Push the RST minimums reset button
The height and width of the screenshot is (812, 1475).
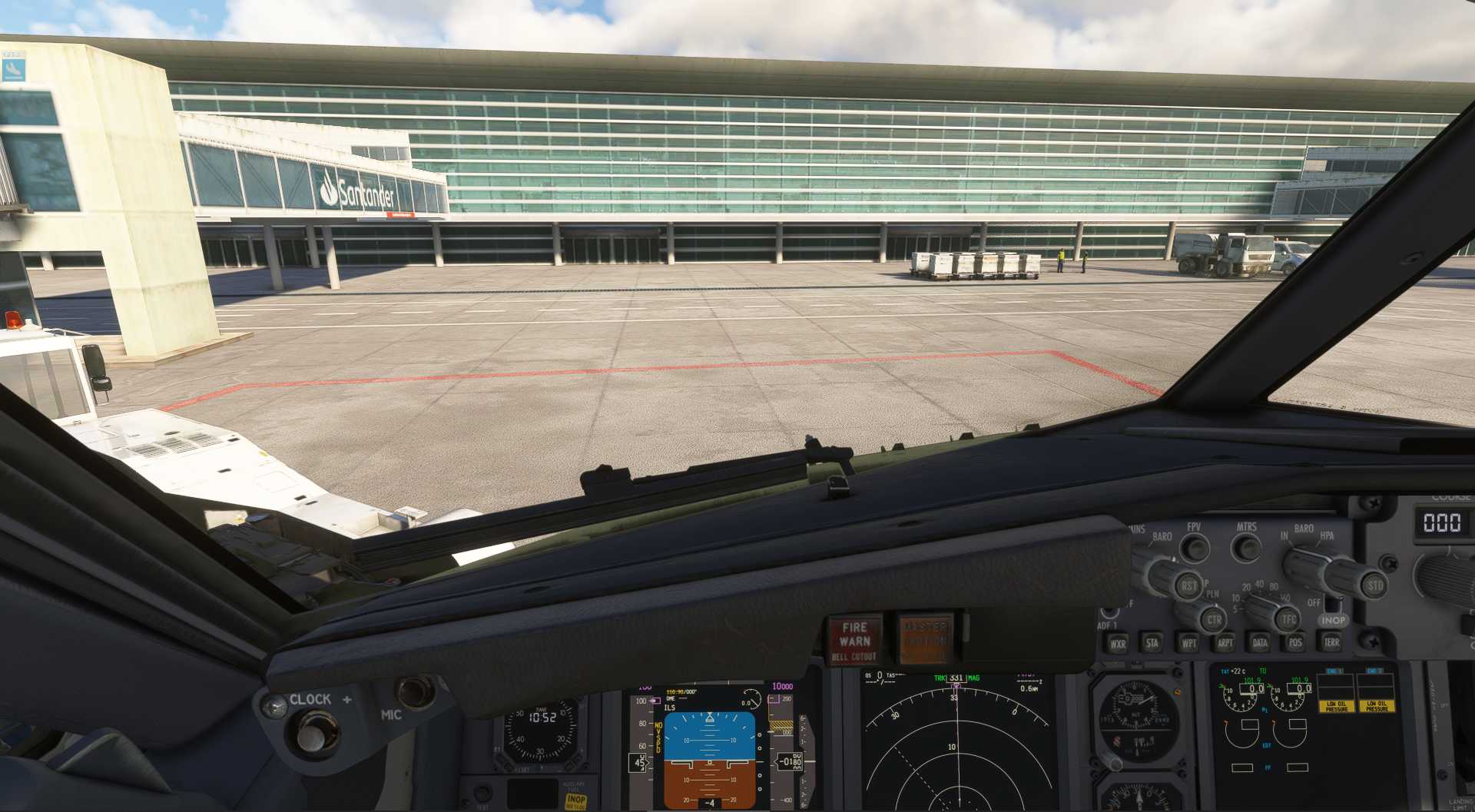pyautogui.click(x=1188, y=586)
